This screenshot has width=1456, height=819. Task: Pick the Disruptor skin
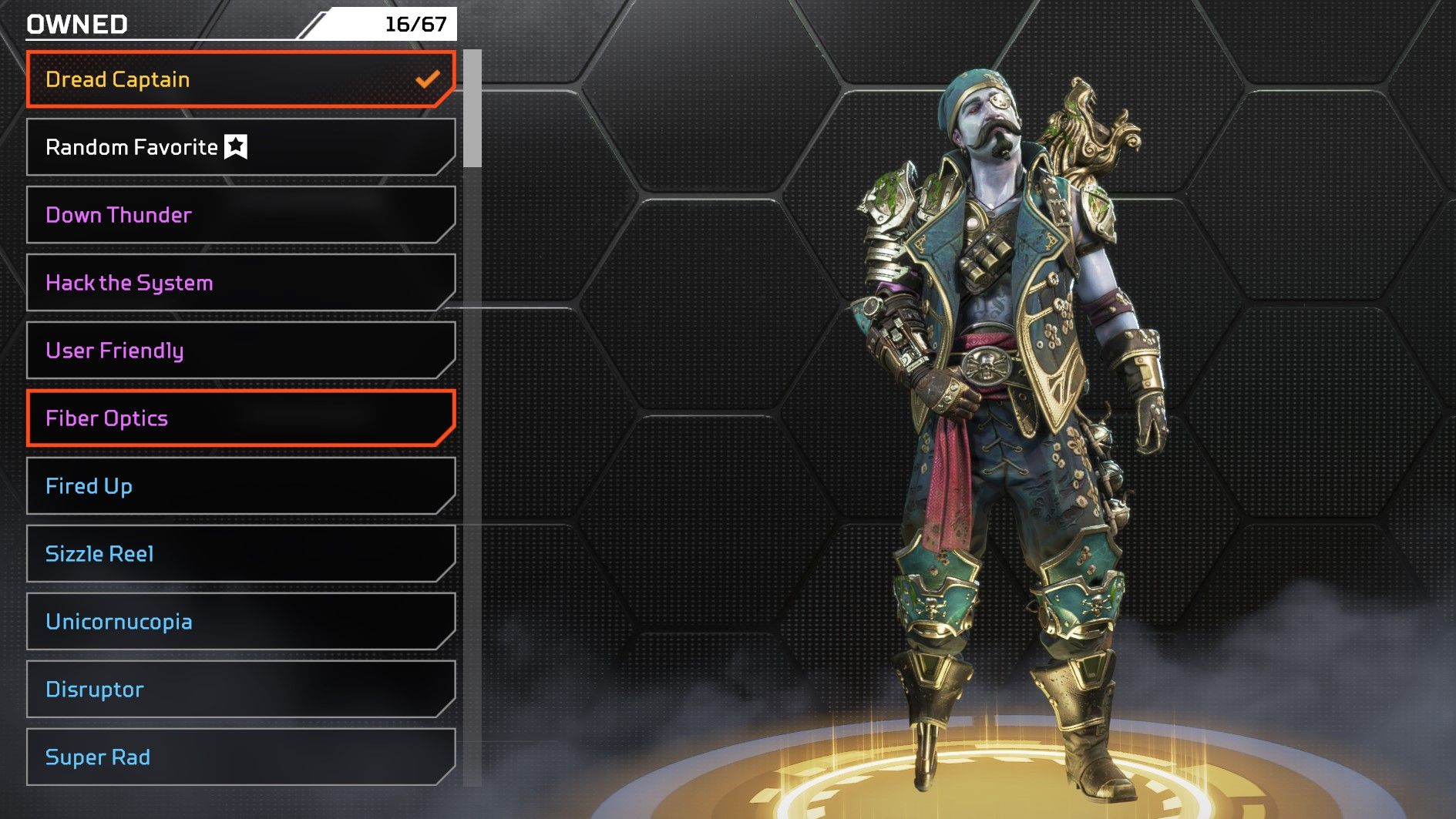click(x=240, y=690)
